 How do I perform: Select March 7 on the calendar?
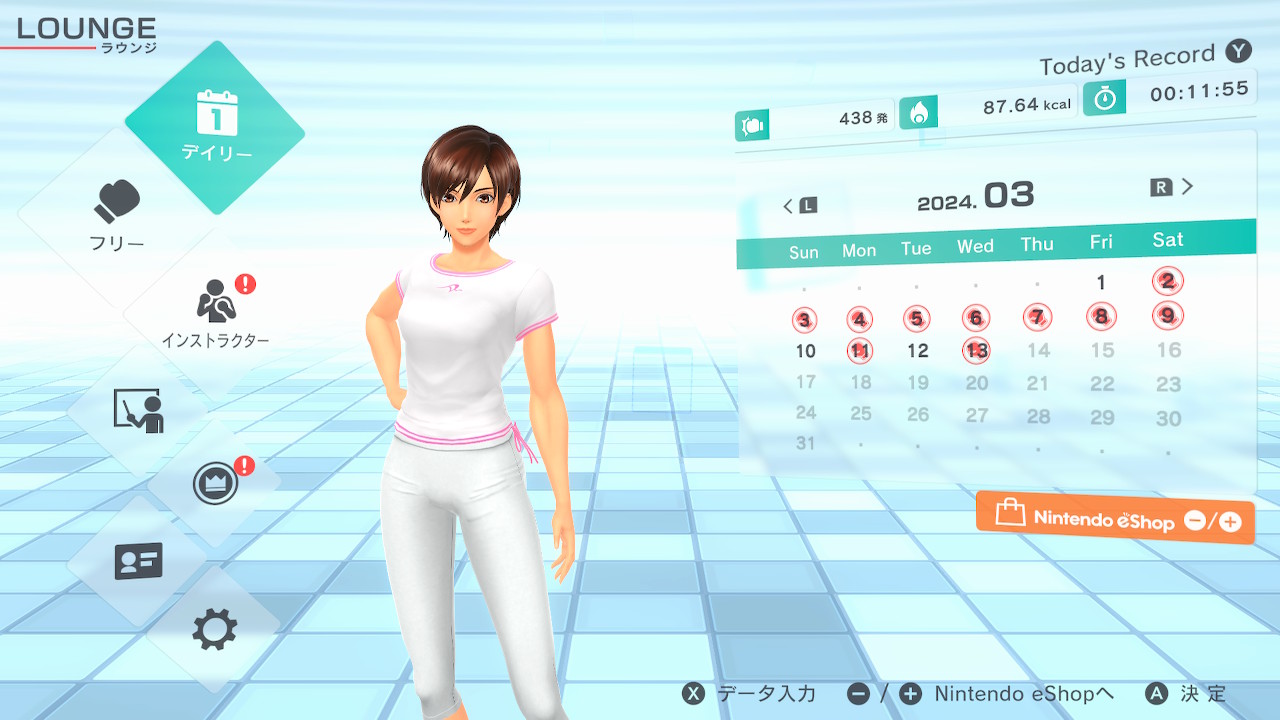click(x=1038, y=318)
